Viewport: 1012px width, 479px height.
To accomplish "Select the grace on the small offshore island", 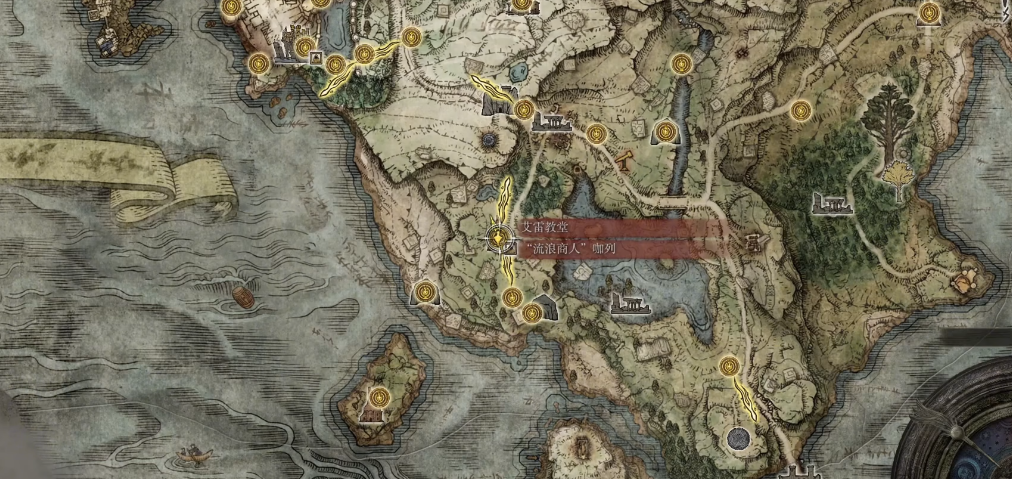I will [x=378, y=395].
